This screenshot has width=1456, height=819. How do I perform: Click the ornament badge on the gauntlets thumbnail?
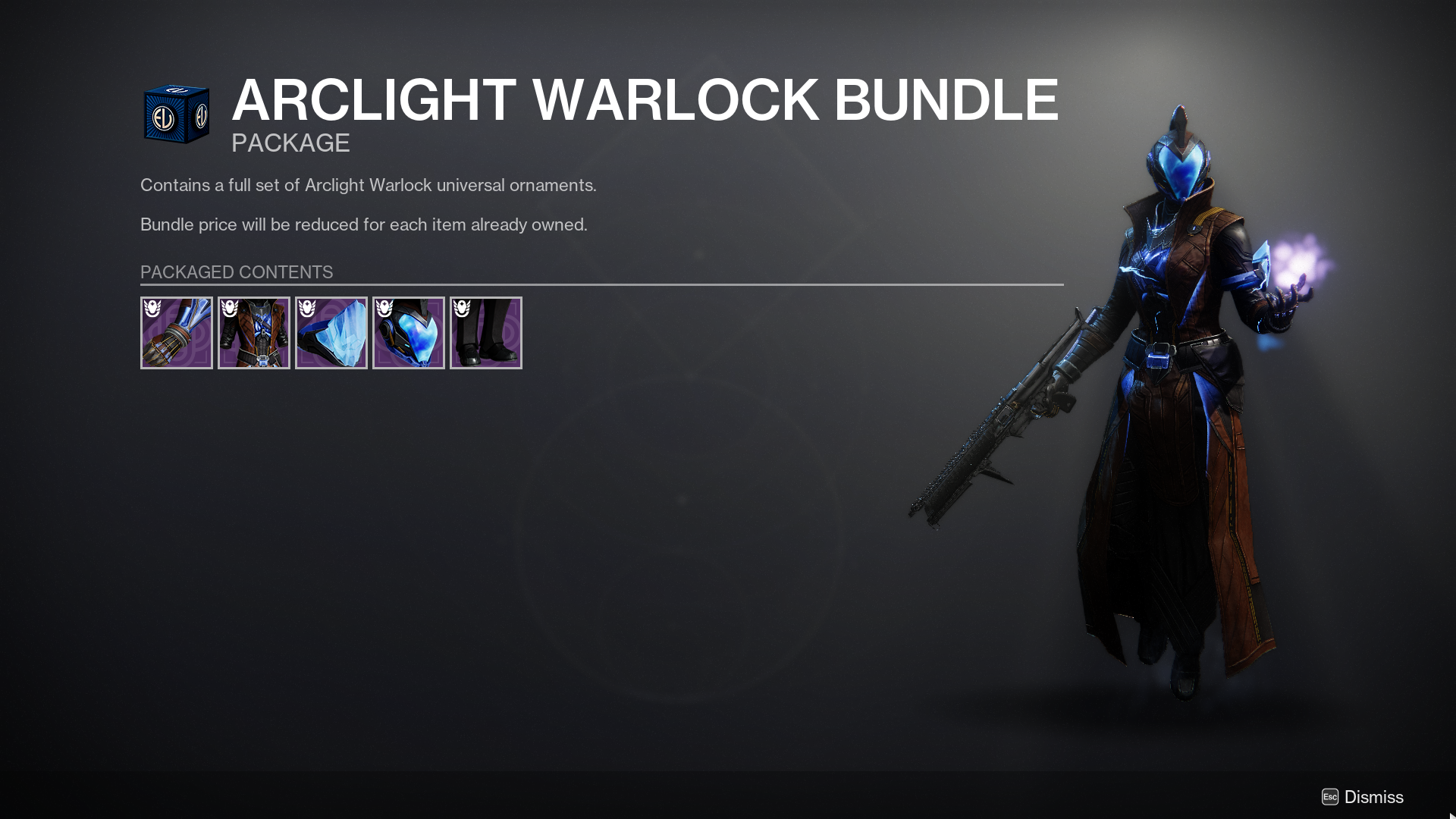pos(153,309)
